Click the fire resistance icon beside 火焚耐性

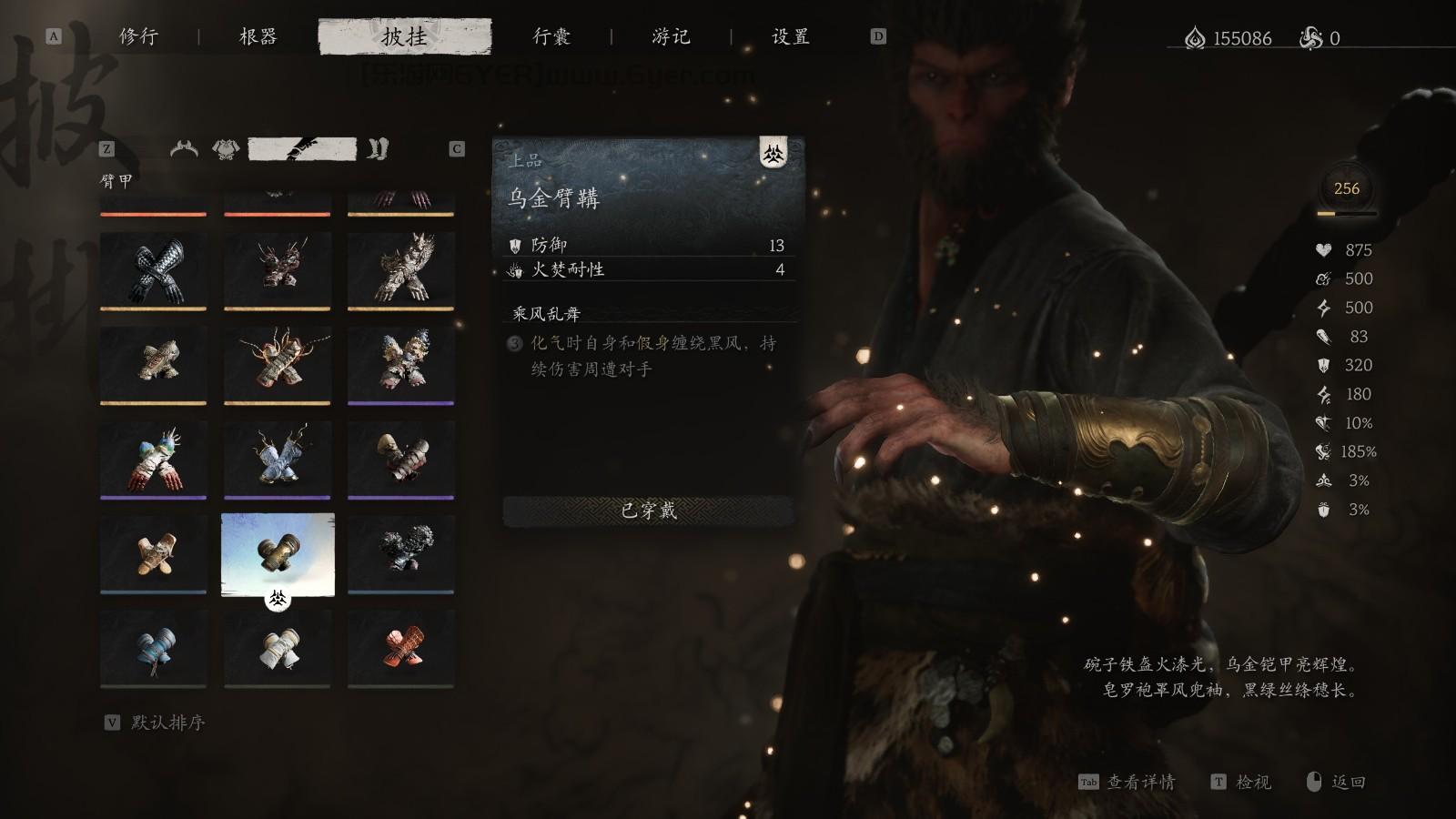[514, 270]
